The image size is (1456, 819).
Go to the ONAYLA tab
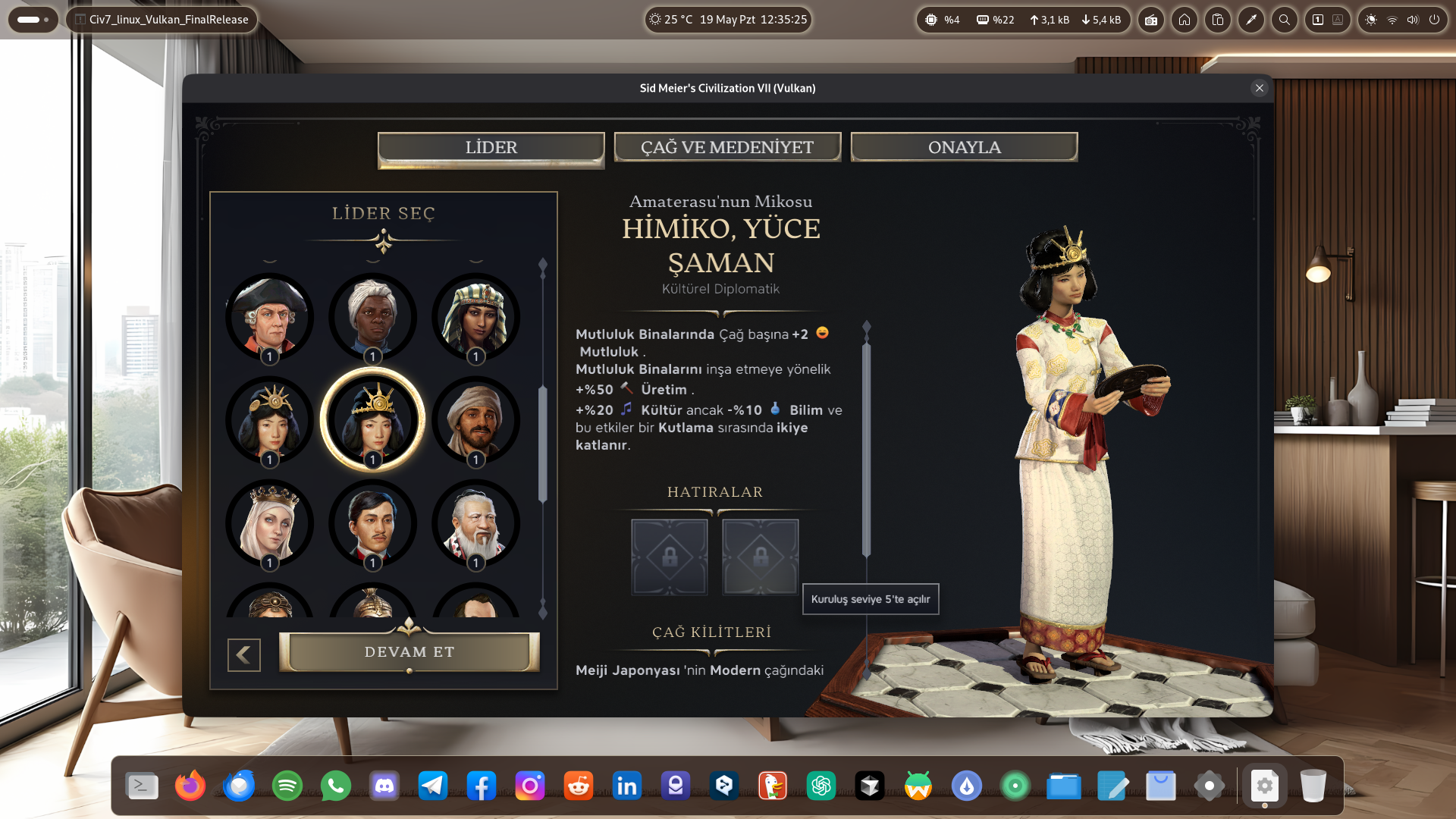pos(964,147)
